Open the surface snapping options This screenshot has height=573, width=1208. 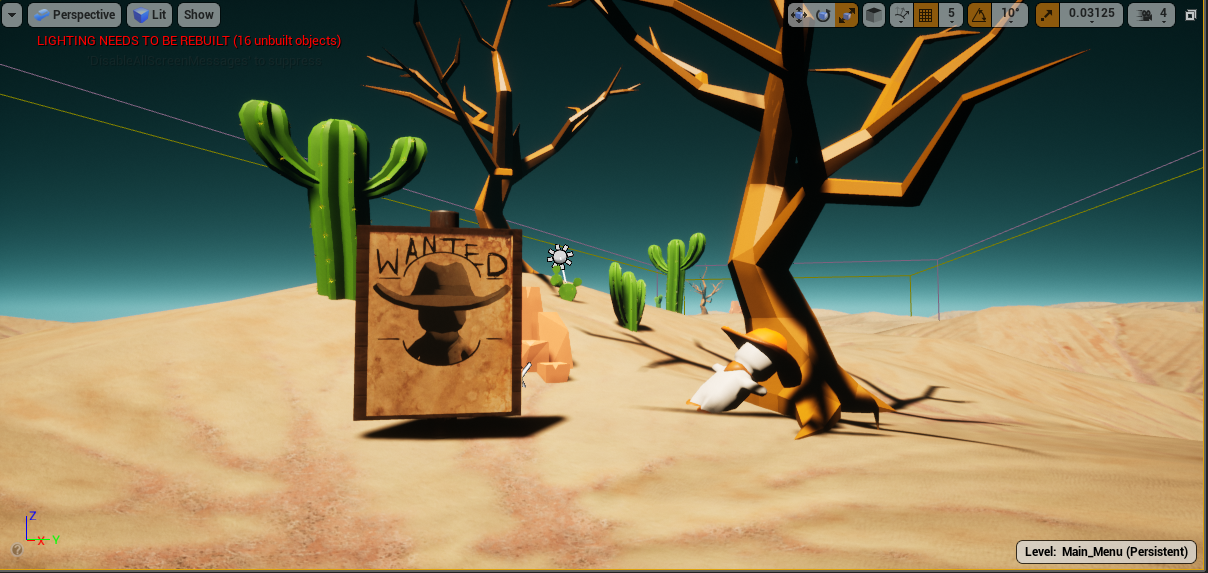click(901, 15)
